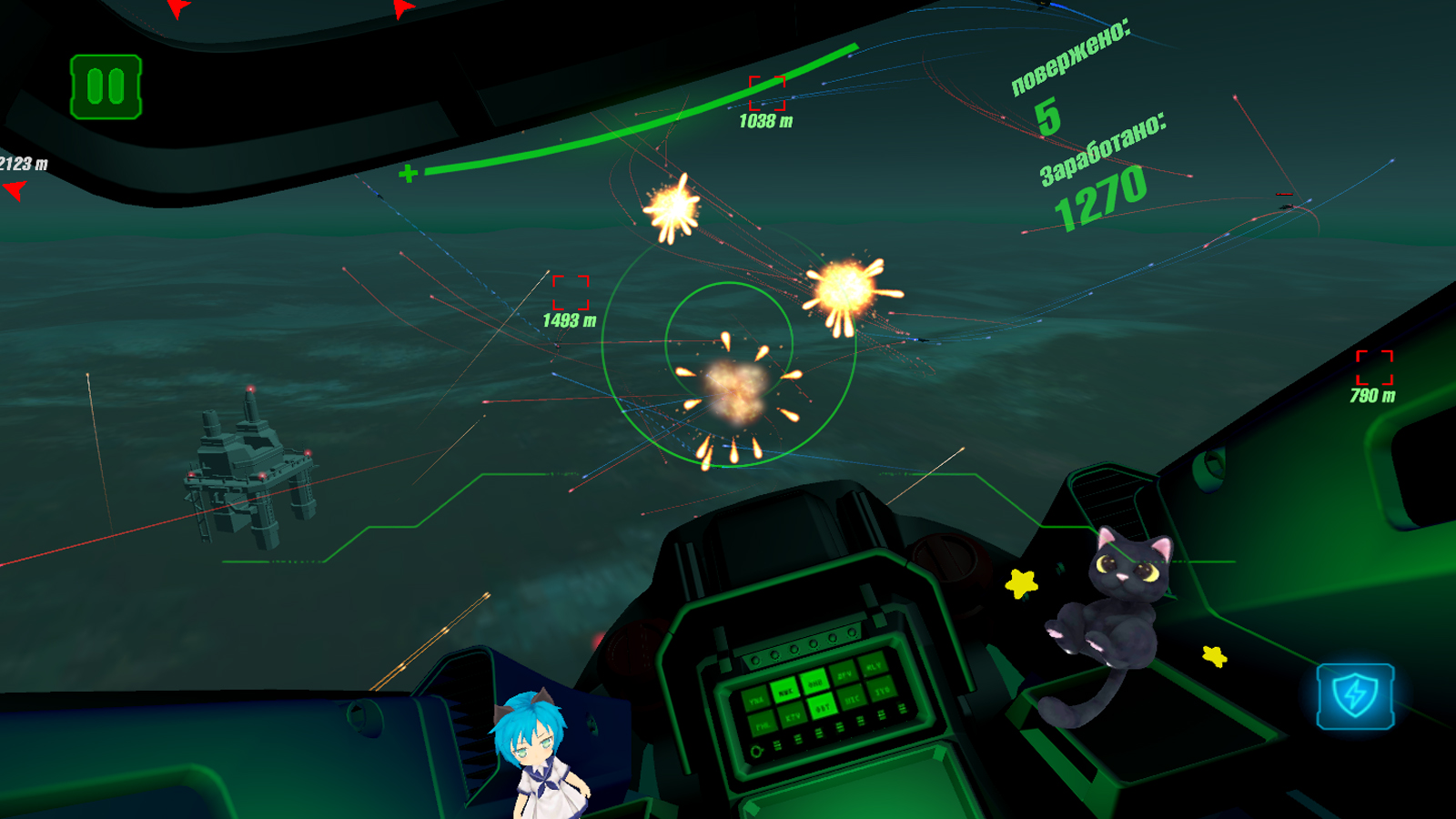This screenshot has width=1456, height=819.
Task: Toggle the lit RWK console switch
Action: [784, 692]
